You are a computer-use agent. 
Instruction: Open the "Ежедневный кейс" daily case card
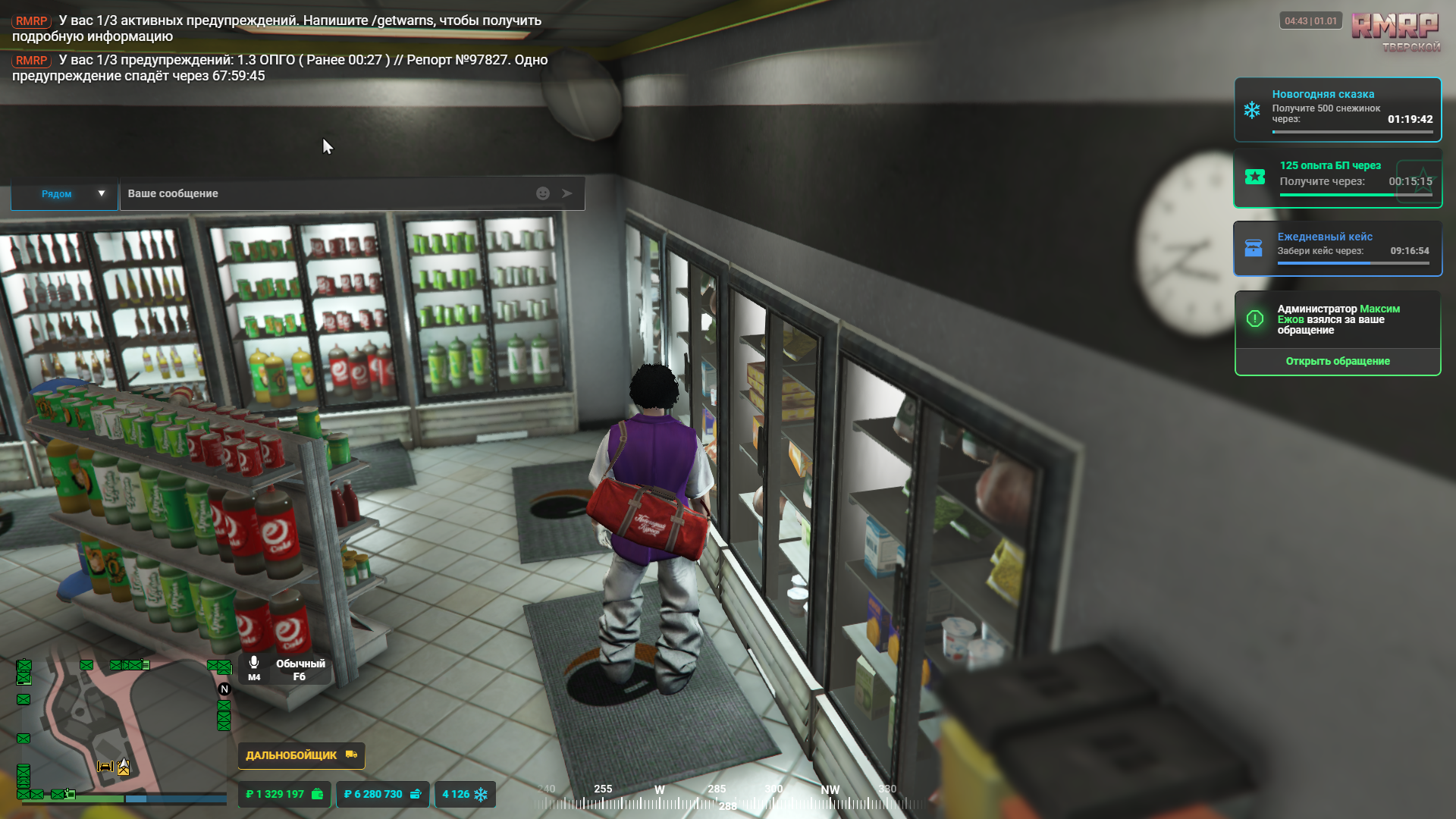click(x=1338, y=249)
